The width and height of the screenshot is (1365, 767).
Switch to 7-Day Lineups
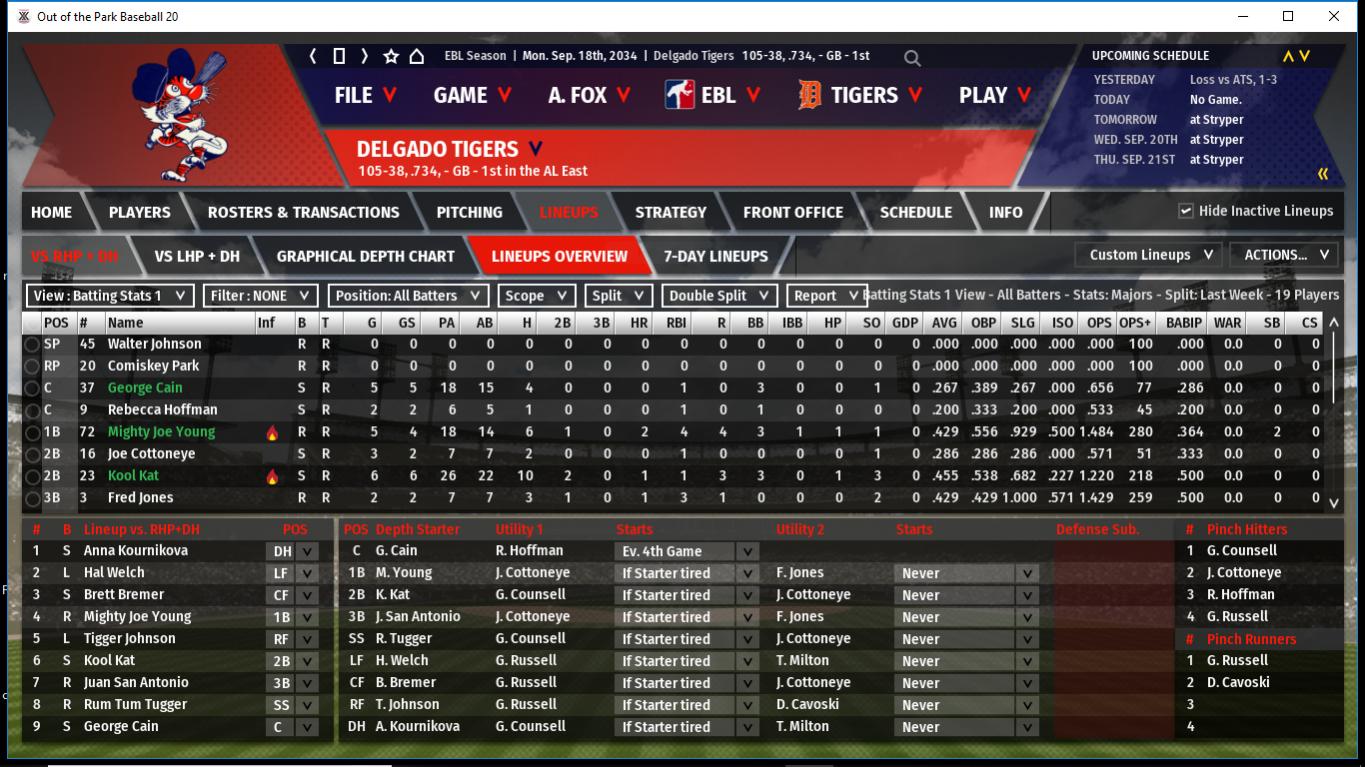[716, 256]
